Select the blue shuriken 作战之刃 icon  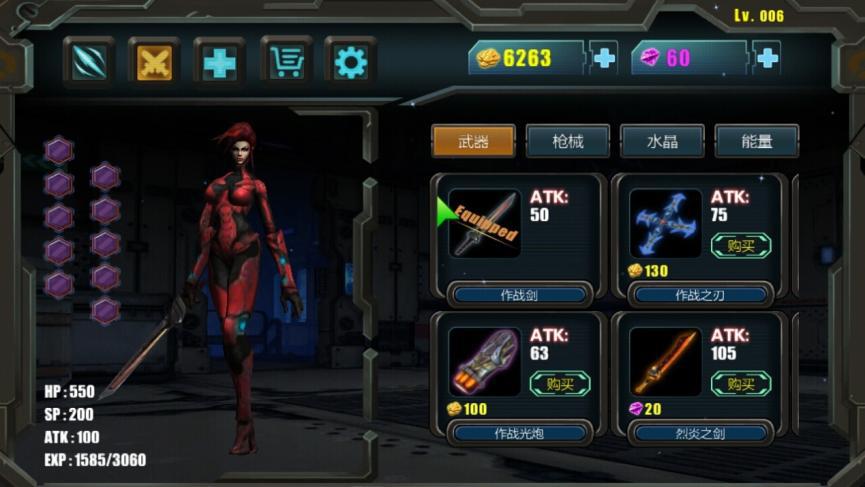(x=665, y=224)
